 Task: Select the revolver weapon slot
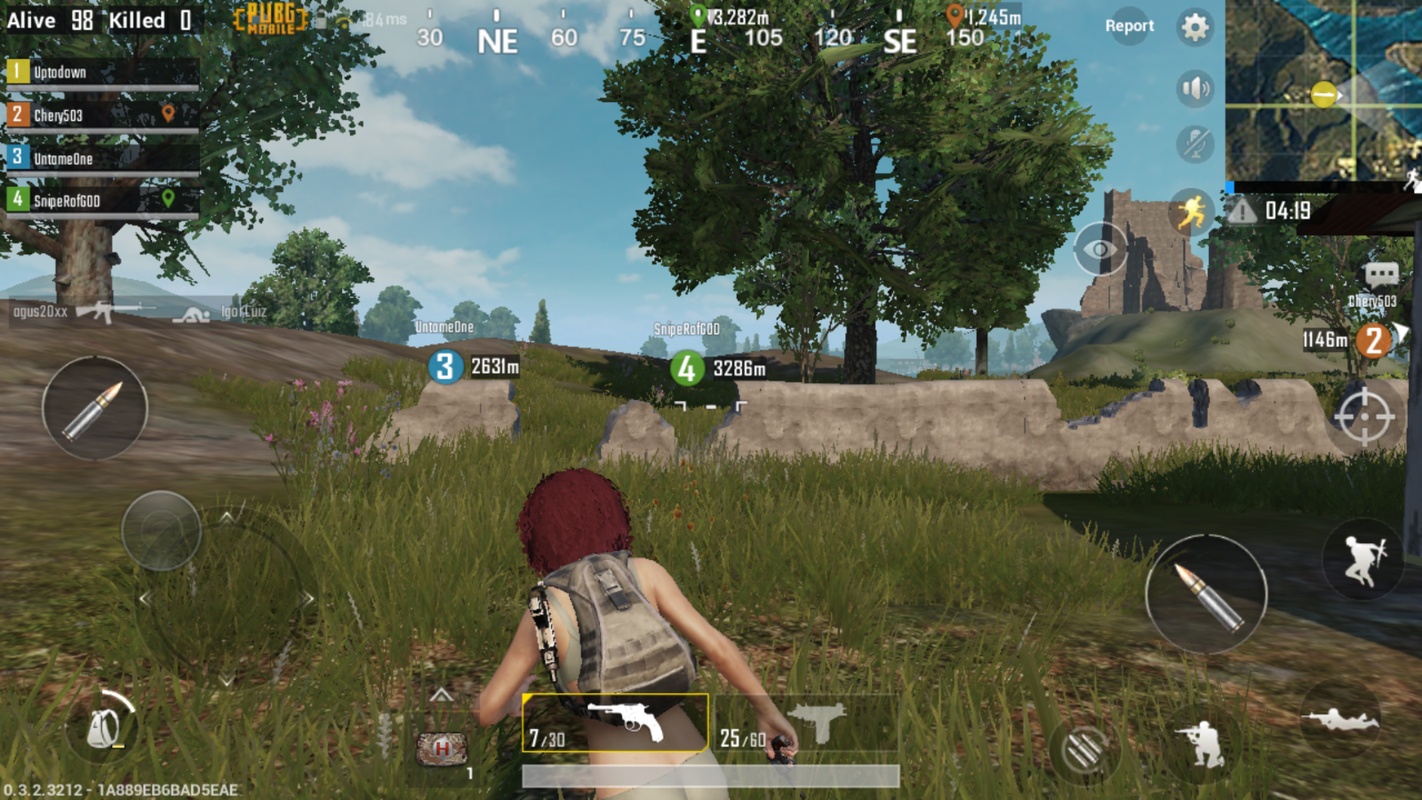click(615, 723)
